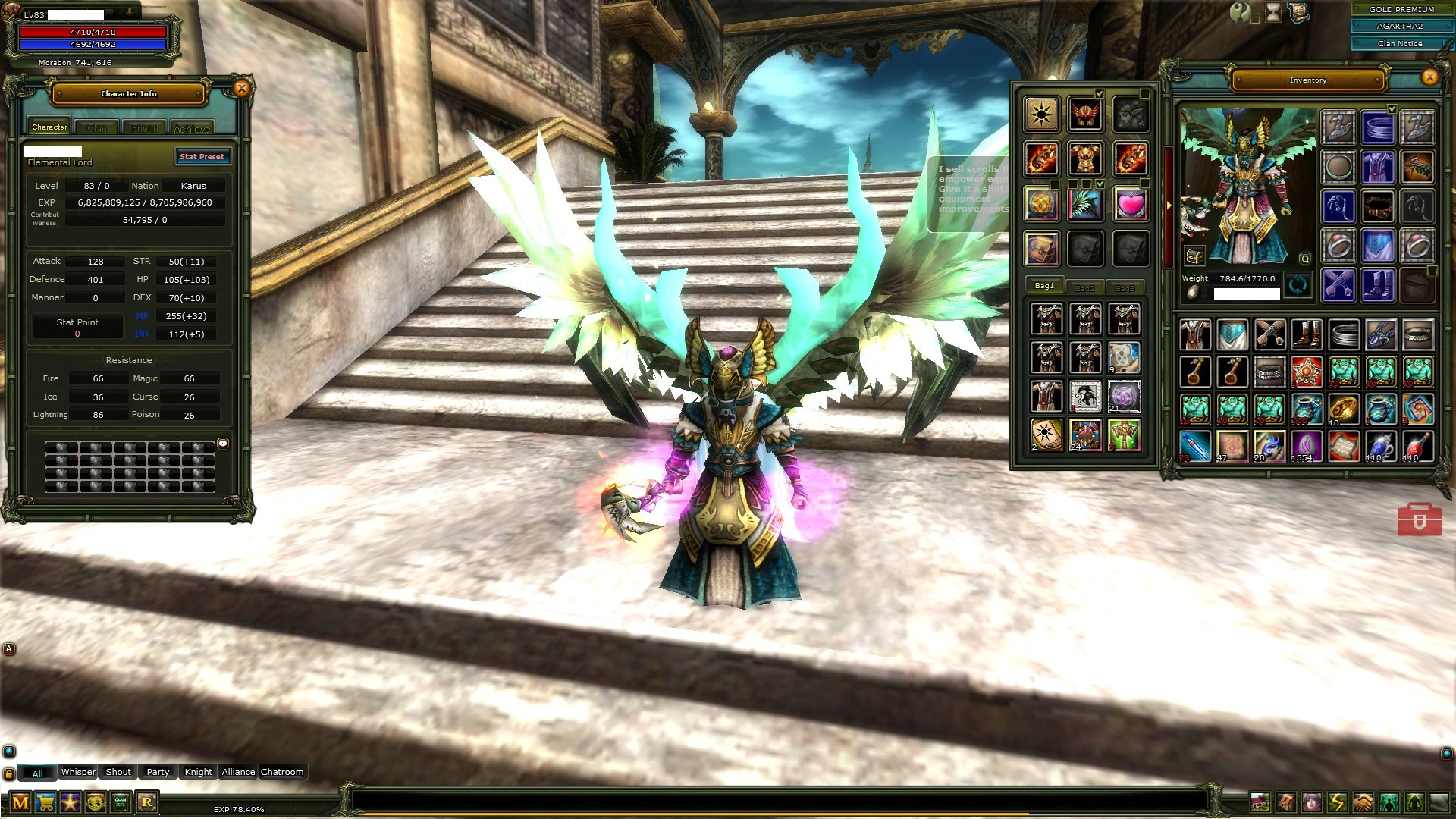Image resolution: width=1456 pixels, height=819 pixels.
Task: Open the Stat Preset button
Action: [x=202, y=157]
